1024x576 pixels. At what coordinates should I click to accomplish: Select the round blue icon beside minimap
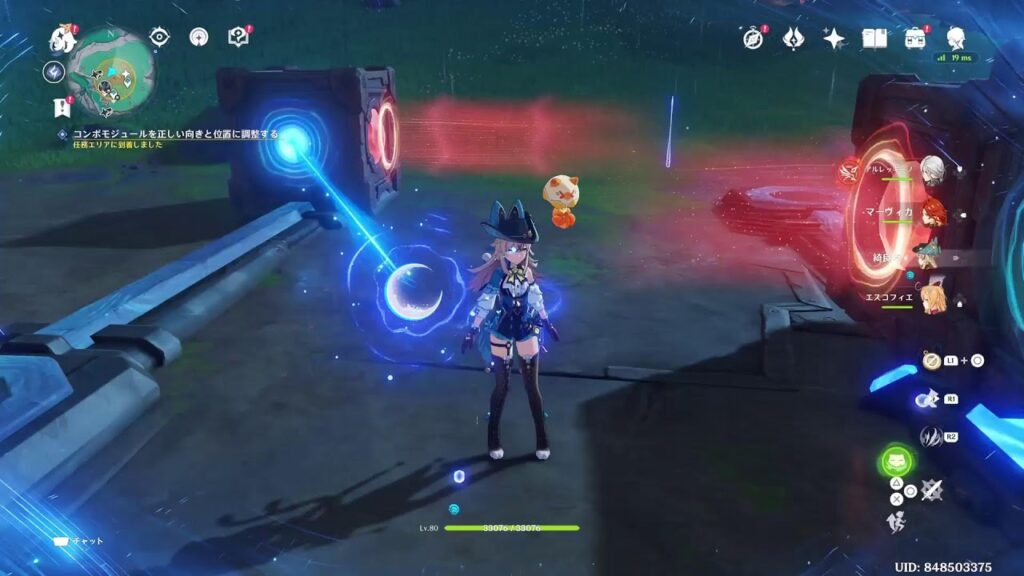point(54,73)
